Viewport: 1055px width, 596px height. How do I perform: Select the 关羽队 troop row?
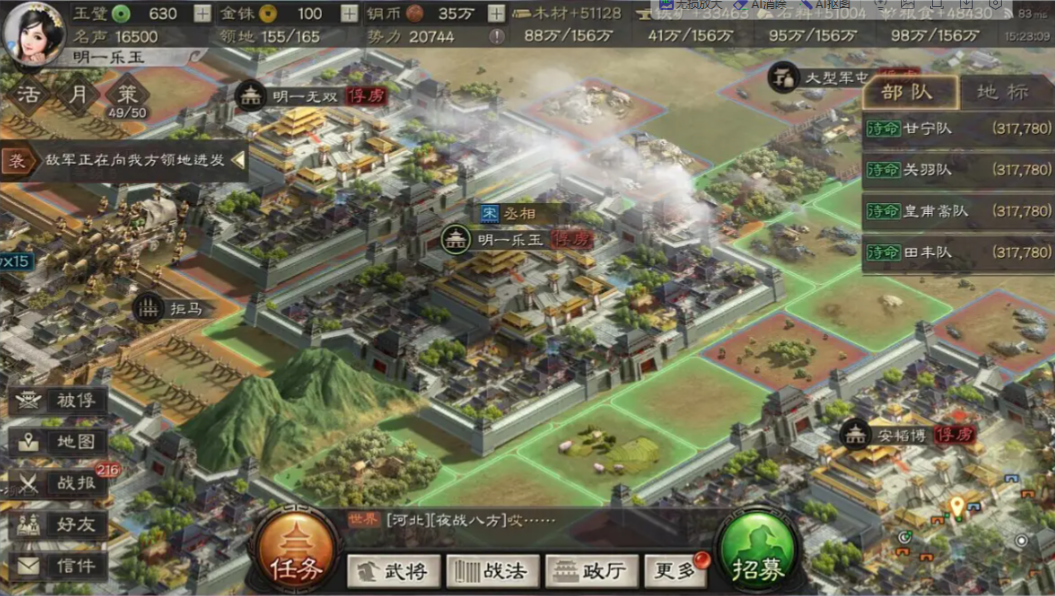(957, 170)
